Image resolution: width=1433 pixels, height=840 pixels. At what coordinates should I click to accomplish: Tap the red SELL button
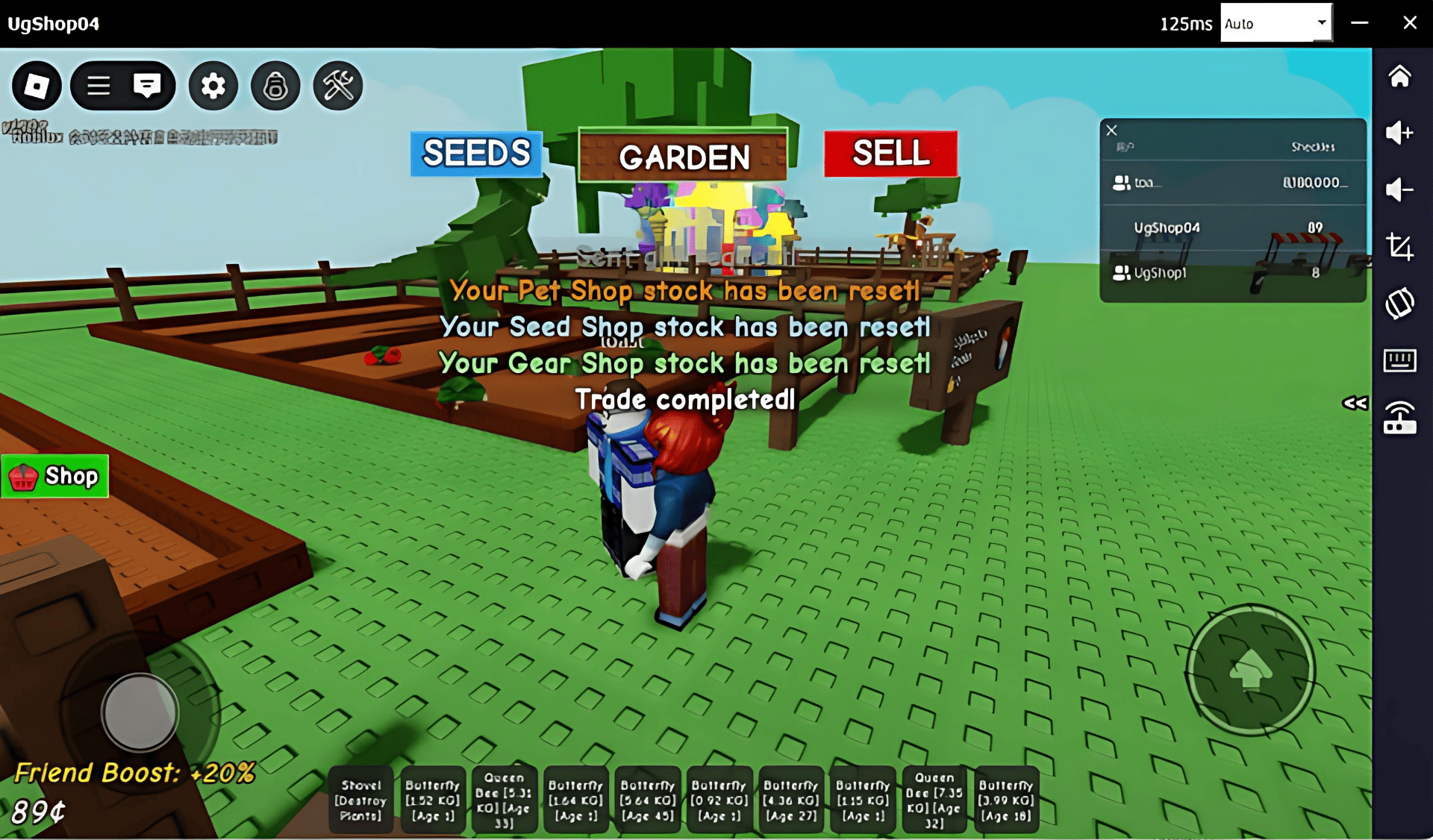[x=890, y=154]
